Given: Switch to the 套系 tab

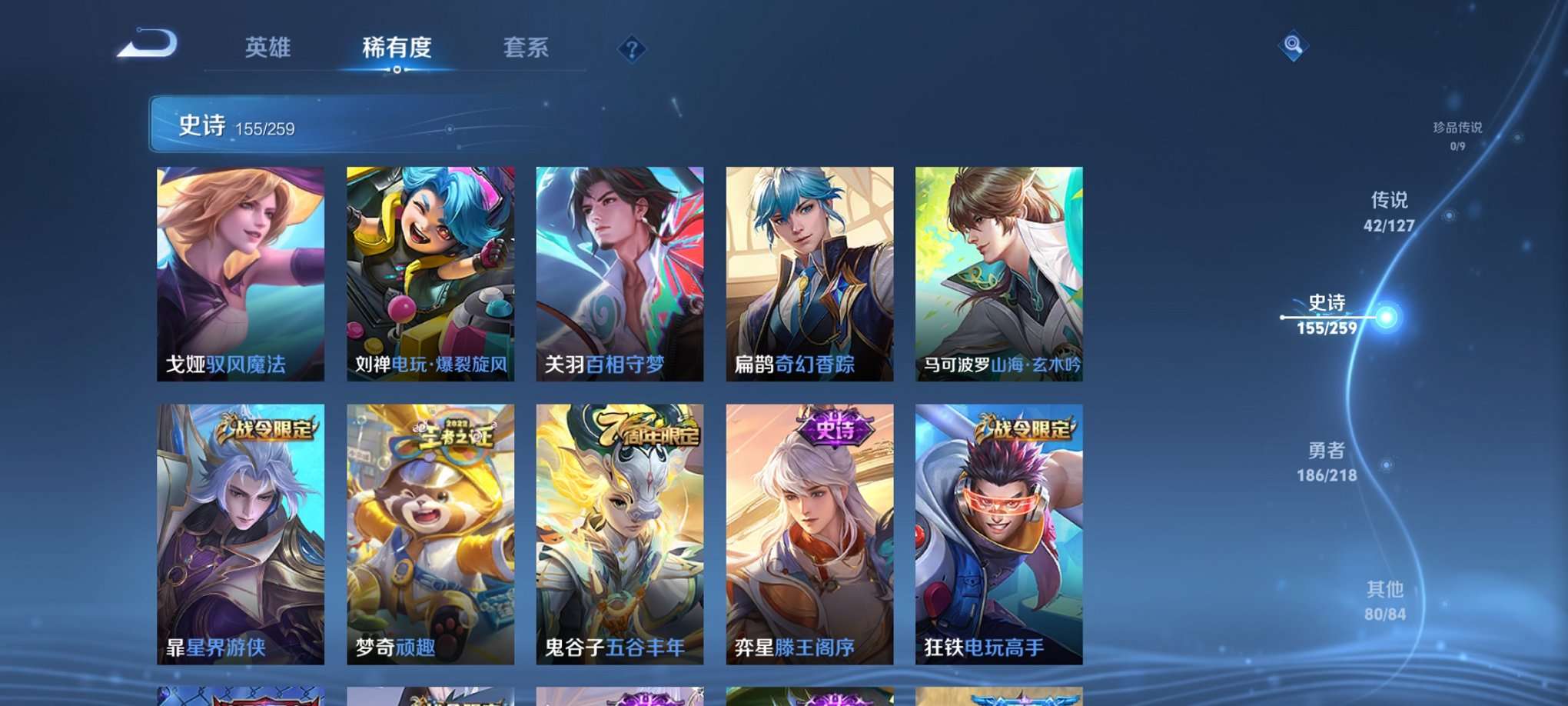Looking at the screenshot, I should (x=525, y=48).
